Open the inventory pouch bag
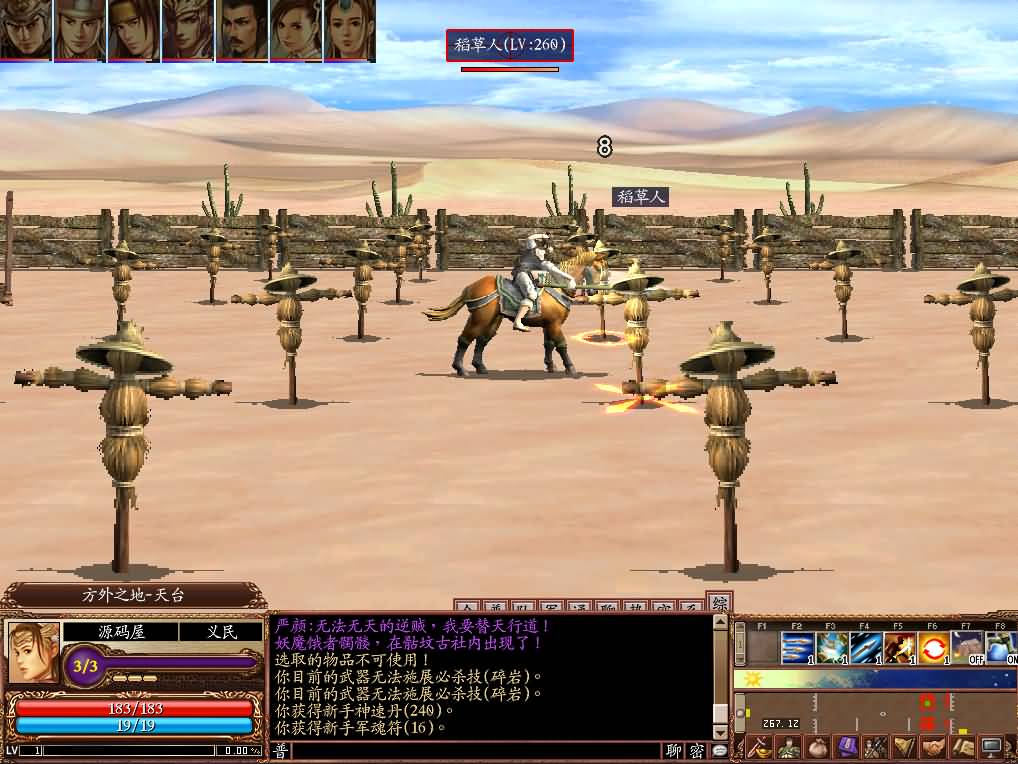1018x764 pixels. click(818, 747)
